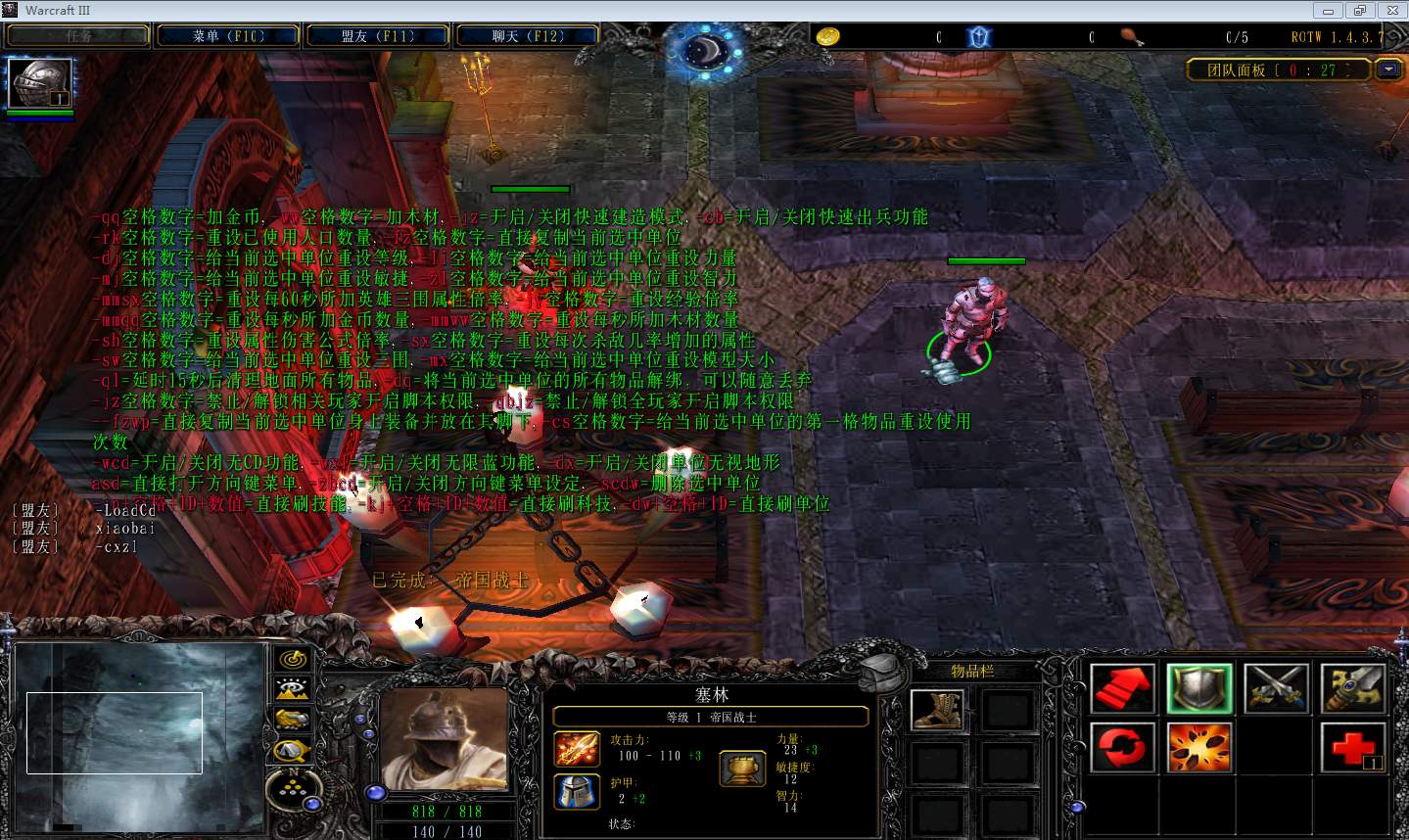Activate the red arrow move command
Image resolution: width=1409 pixels, height=840 pixels.
click(1123, 688)
